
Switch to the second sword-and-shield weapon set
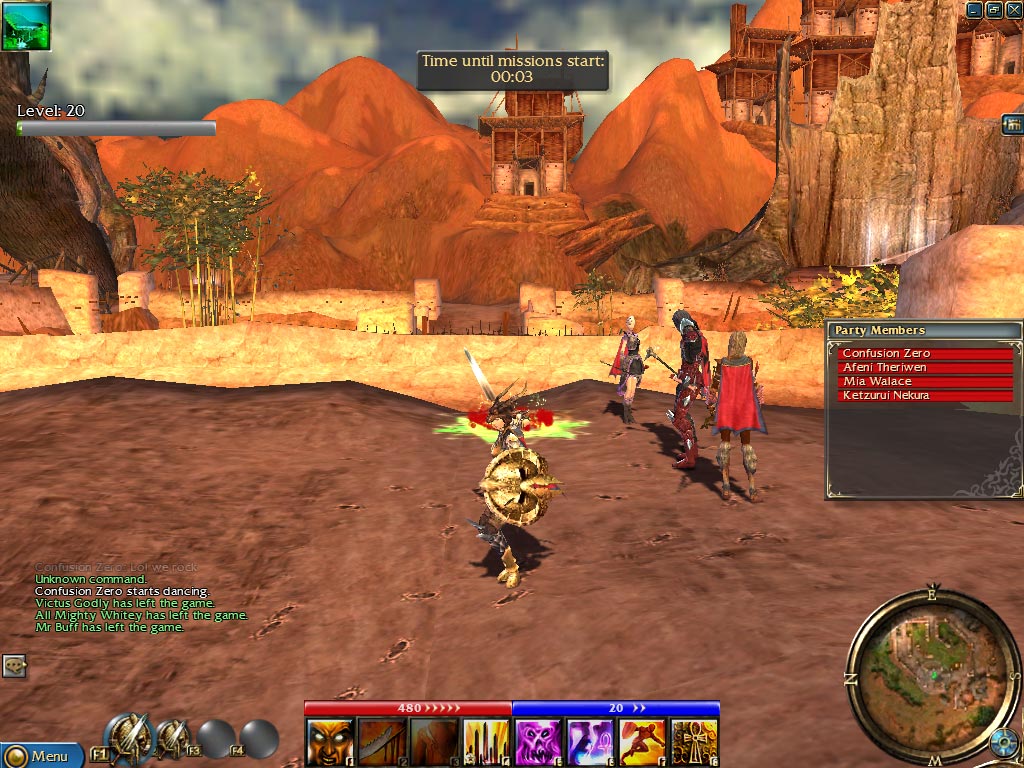[x=174, y=738]
